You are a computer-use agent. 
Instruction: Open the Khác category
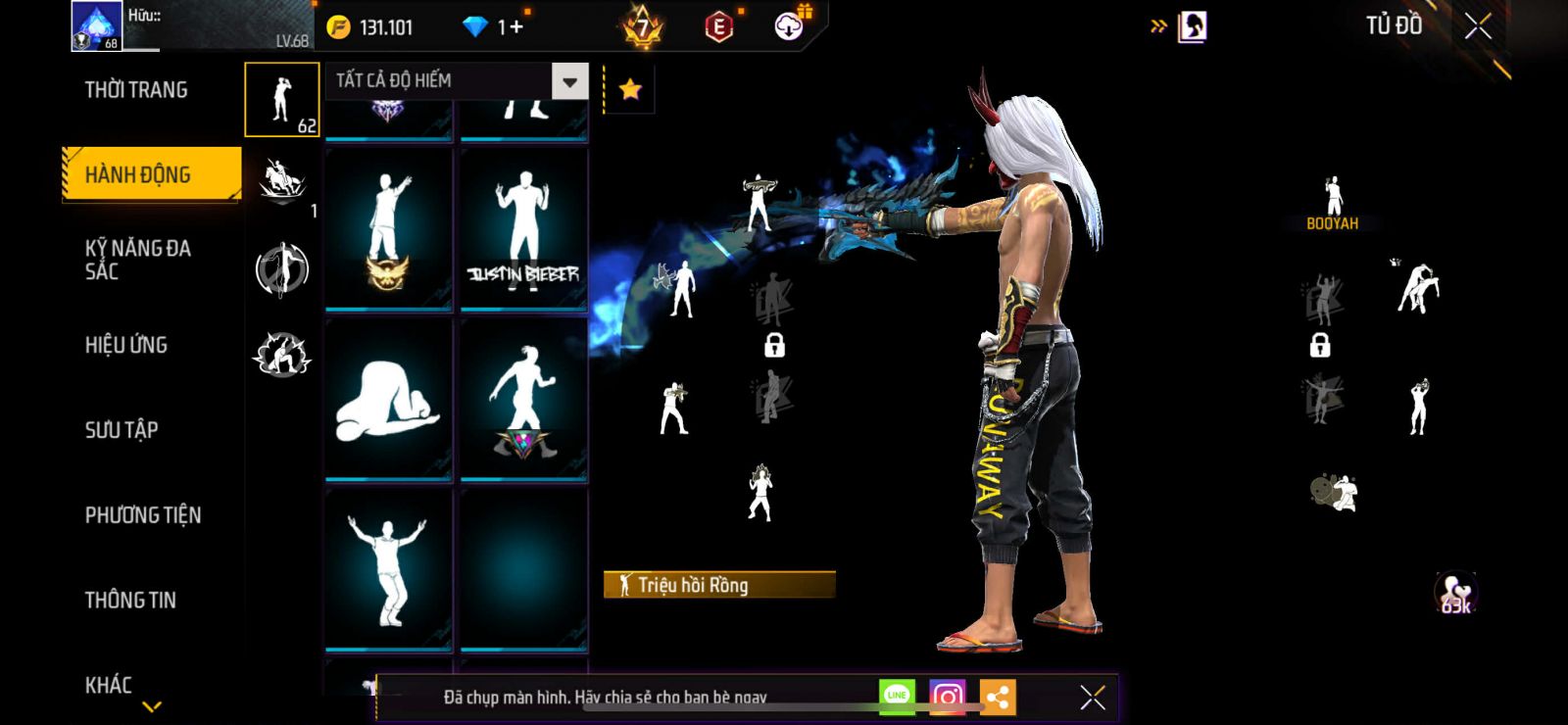pos(109,685)
